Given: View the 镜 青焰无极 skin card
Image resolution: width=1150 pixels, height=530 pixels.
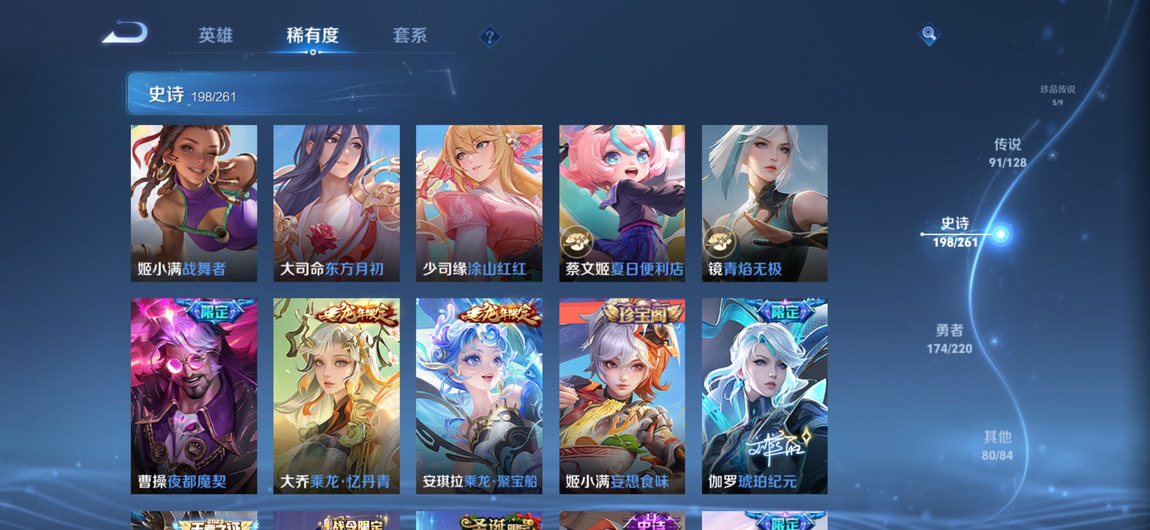Looking at the screenshot, I should (765, 203).
